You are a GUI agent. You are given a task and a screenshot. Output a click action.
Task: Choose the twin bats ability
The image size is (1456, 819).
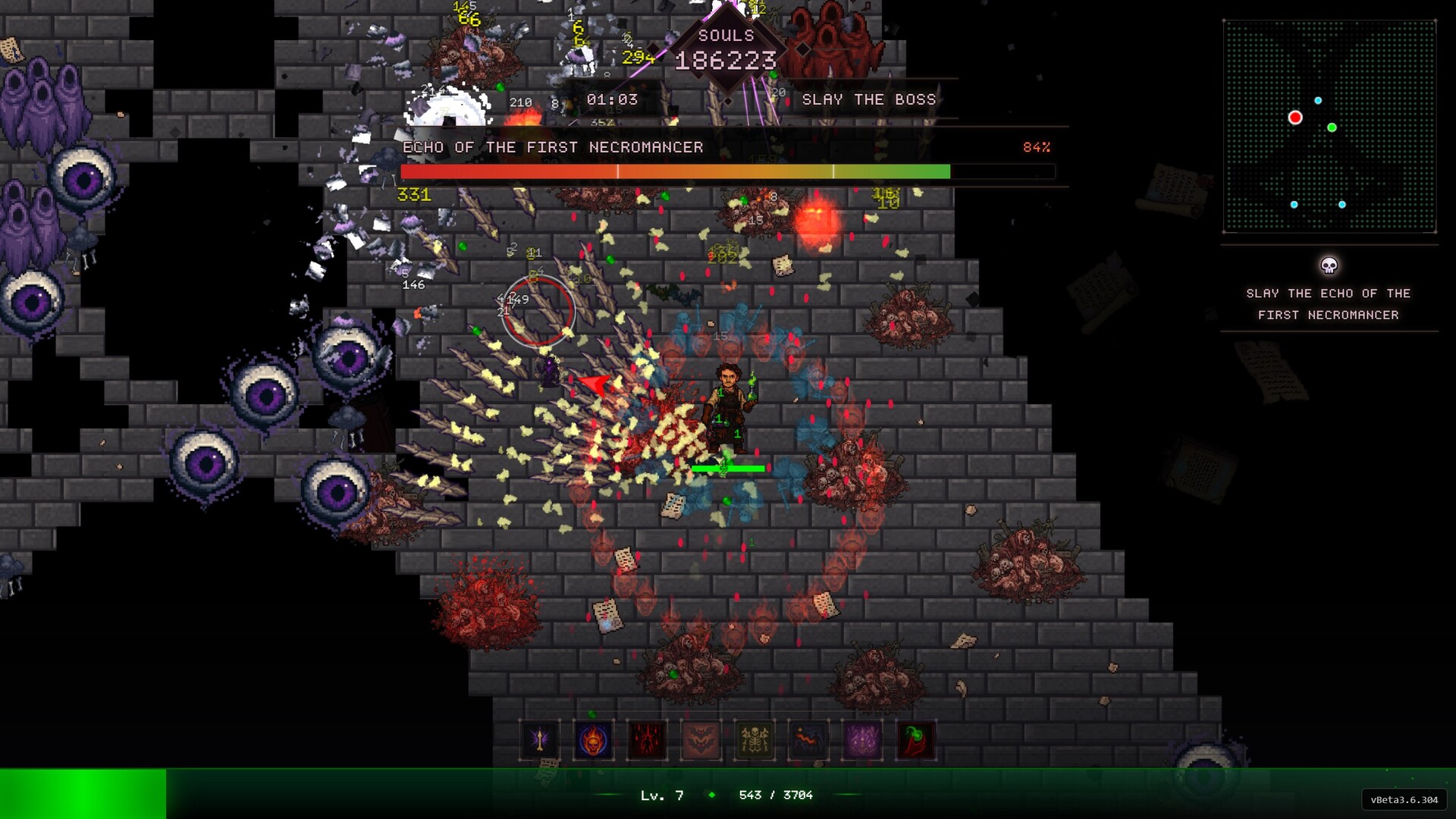pos(701,740)
